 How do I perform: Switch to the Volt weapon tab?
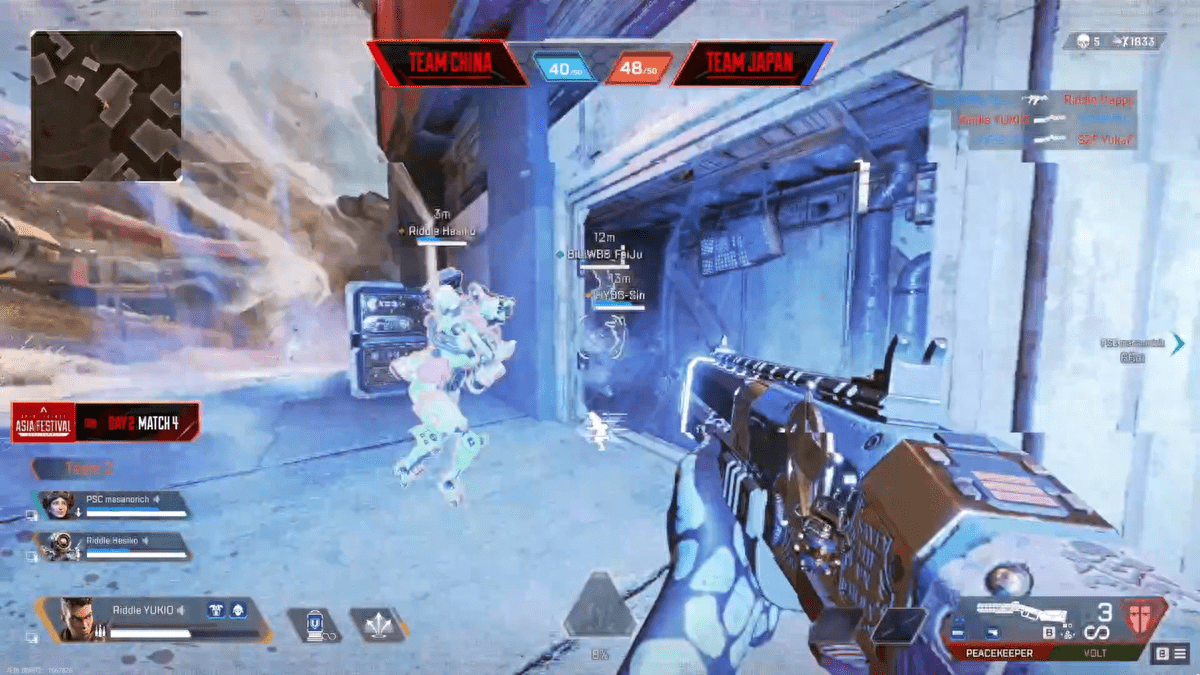[x=1093, y=653]
